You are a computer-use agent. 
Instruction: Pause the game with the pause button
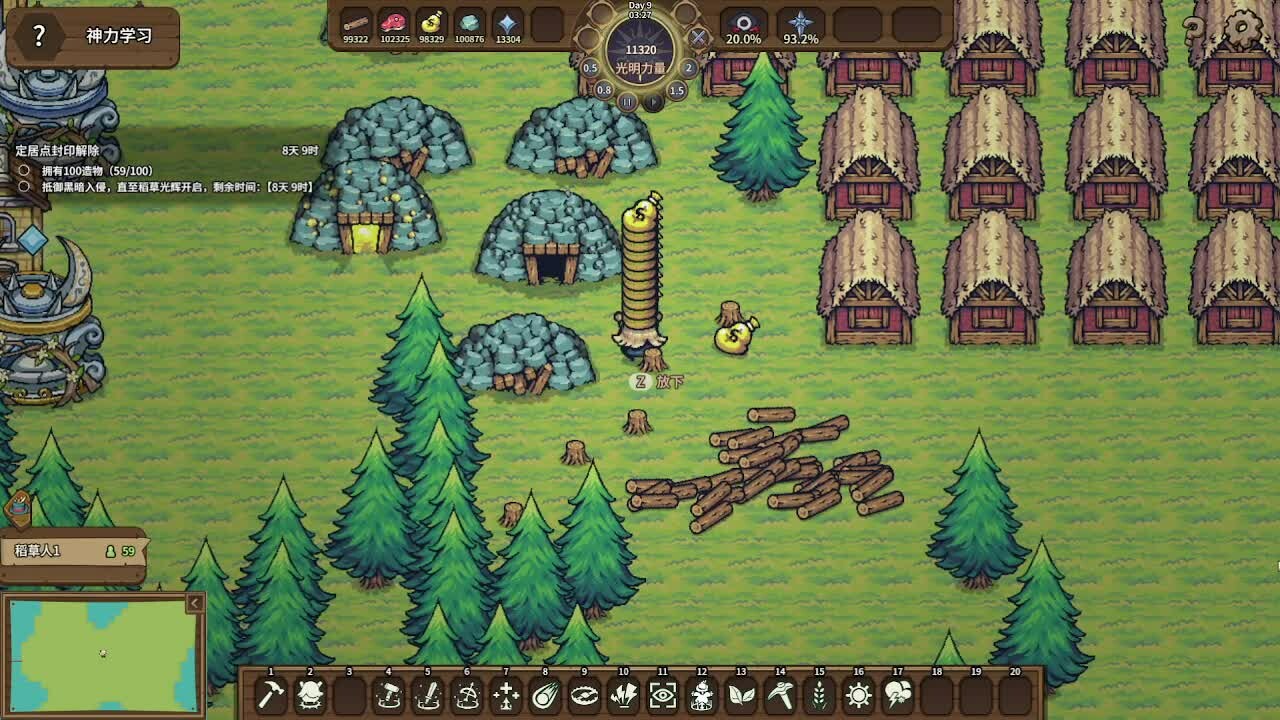click(x=627, y=102)
